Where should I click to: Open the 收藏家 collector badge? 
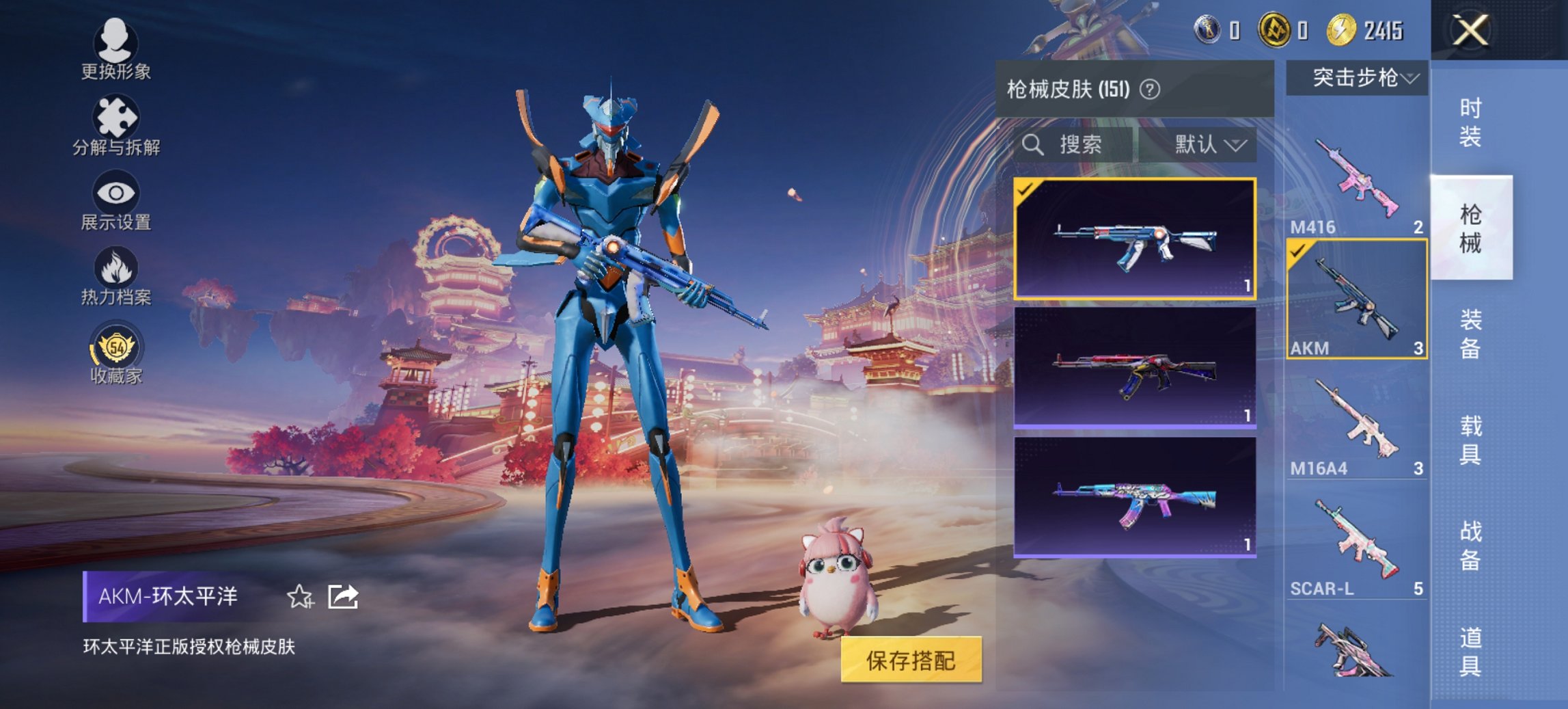(x=116, y=350)
